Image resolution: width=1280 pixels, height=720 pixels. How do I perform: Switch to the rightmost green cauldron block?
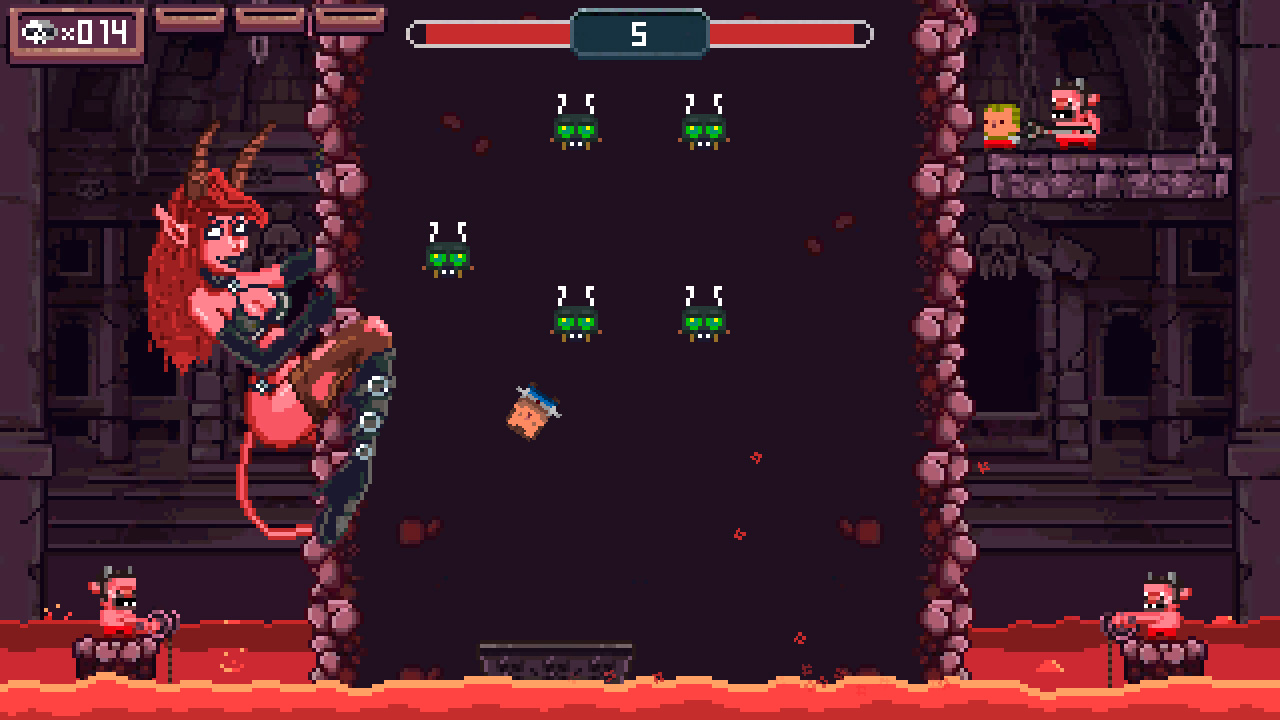tap(702, 128)
